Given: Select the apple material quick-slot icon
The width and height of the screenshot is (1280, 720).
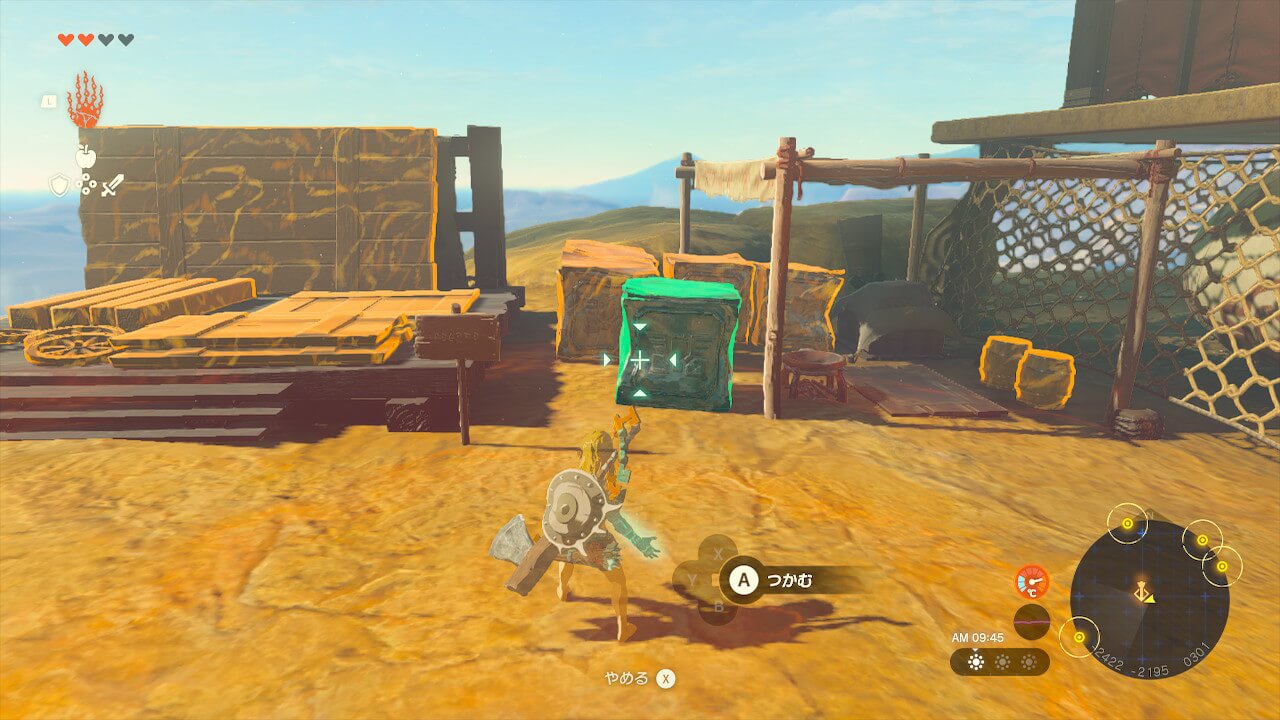Looking at the screenshot, I should pos(85,155).
